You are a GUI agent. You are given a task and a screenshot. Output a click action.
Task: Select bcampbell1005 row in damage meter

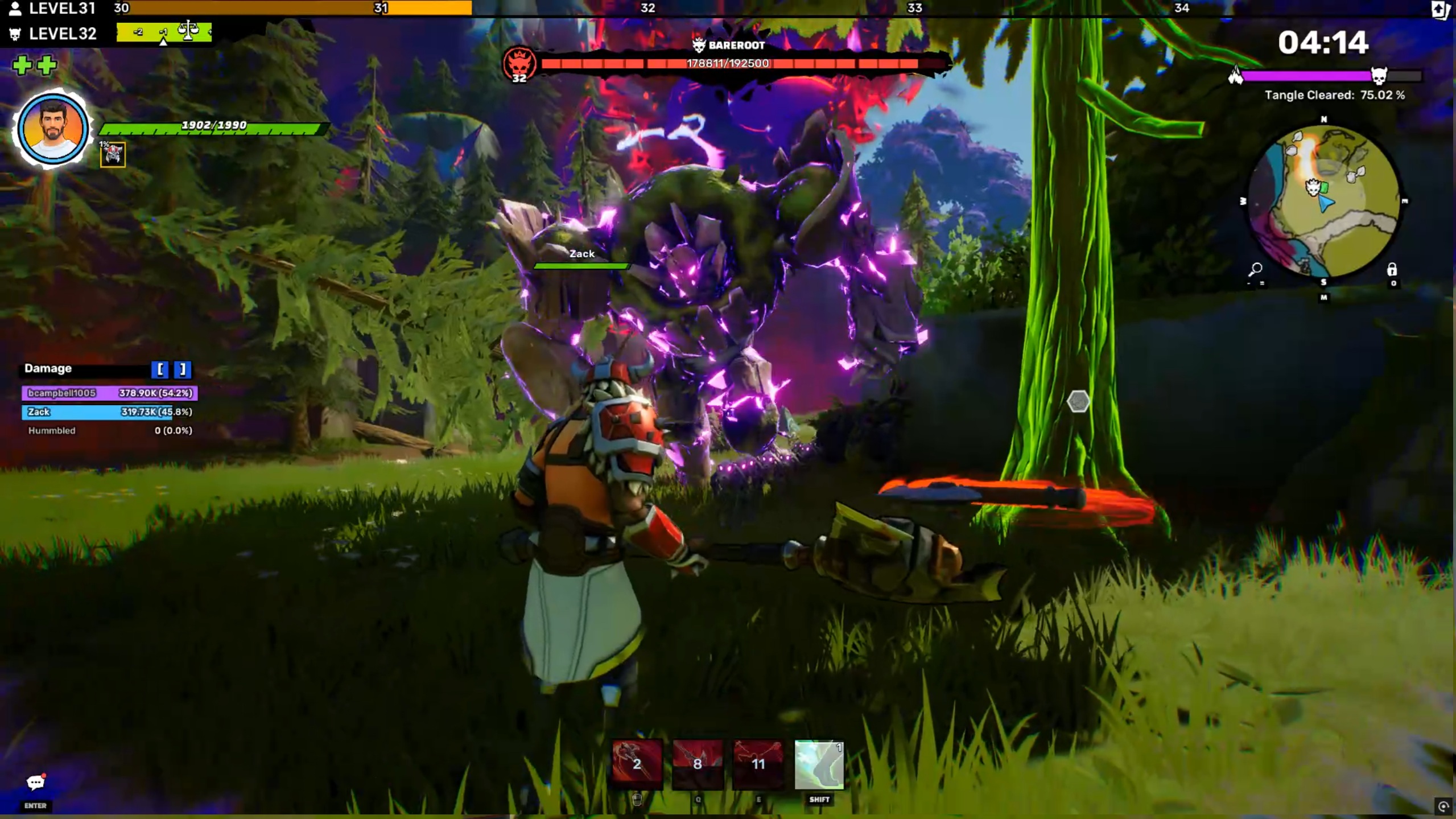coord(109,393)
